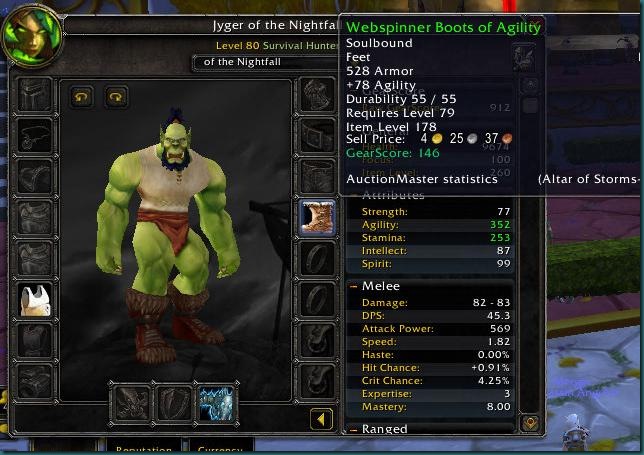The height and width of the screenshot is (455, 644).
Task: Select the Webspinner Boots equipment slot
Action: coord(317,217)
